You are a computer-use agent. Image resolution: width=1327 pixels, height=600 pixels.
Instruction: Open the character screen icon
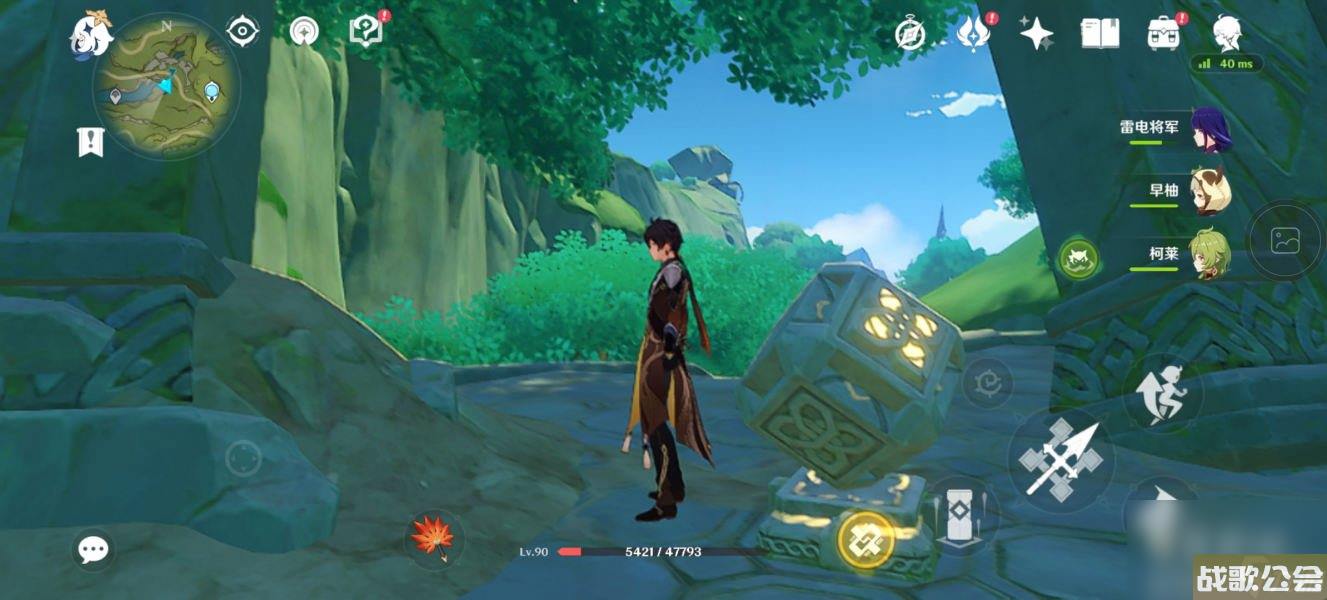coord(1227,34)
